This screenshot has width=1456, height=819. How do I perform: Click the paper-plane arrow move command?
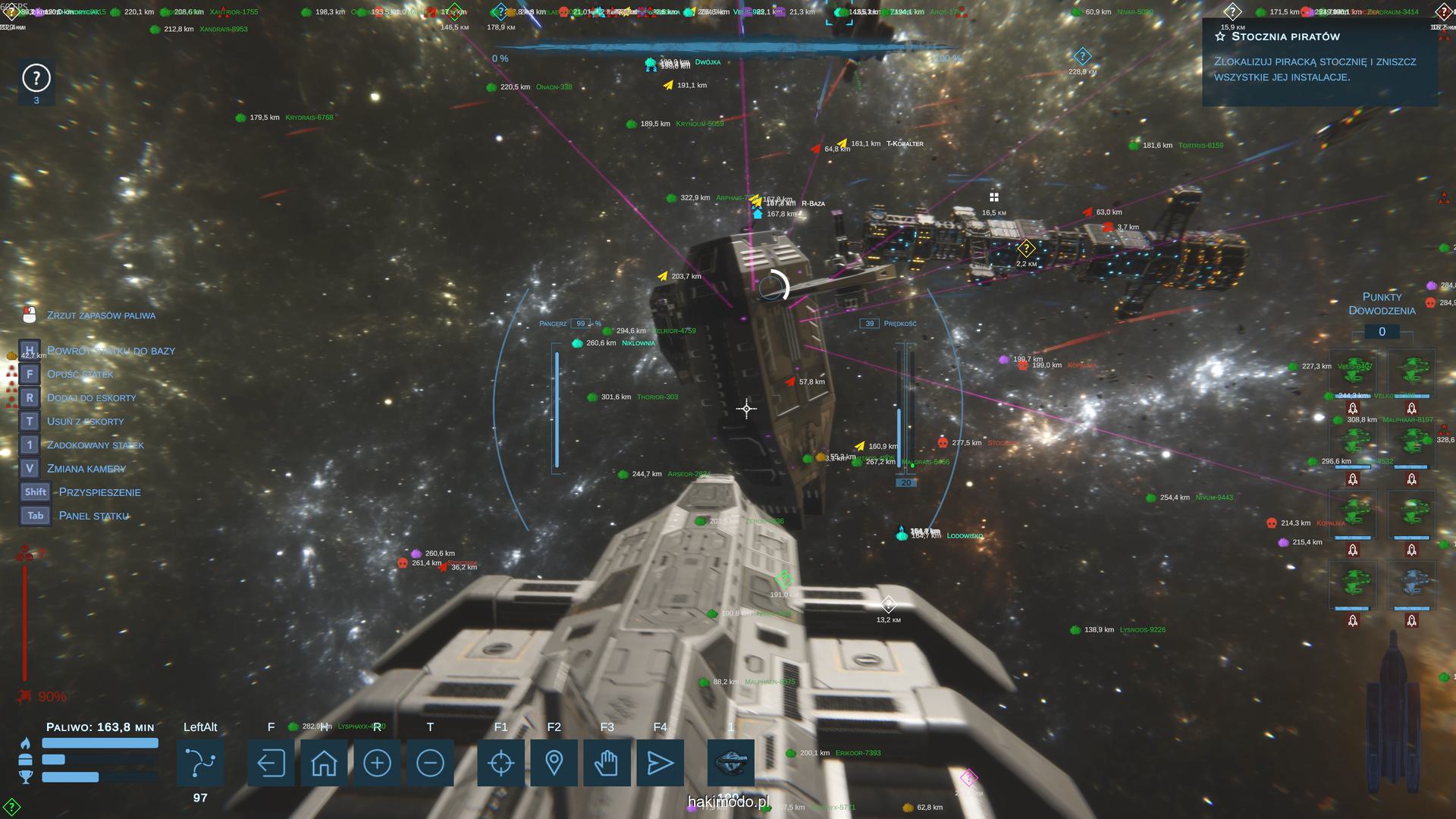point(660,763)
